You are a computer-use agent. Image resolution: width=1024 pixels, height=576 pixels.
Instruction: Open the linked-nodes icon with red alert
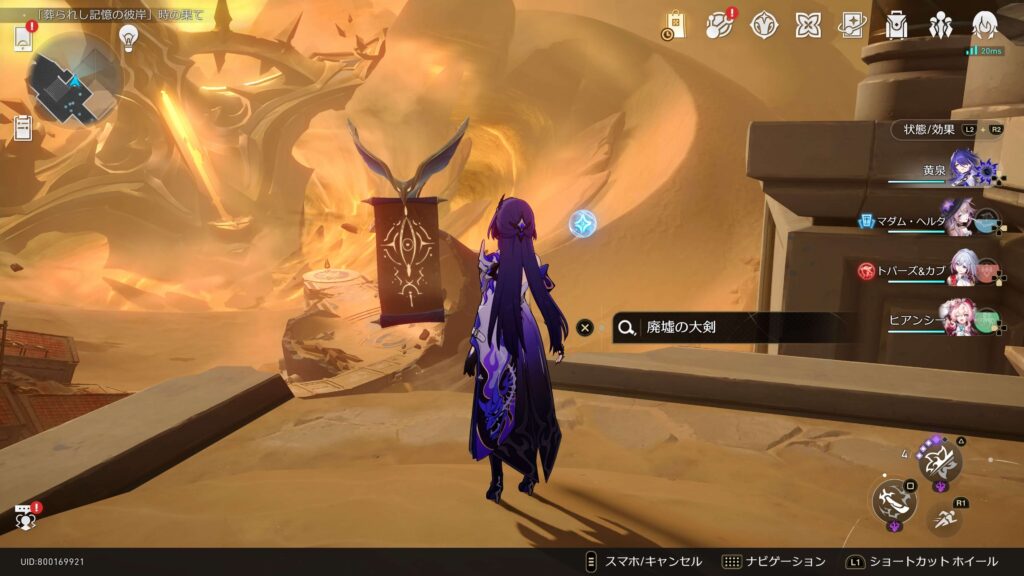point(720,24)
